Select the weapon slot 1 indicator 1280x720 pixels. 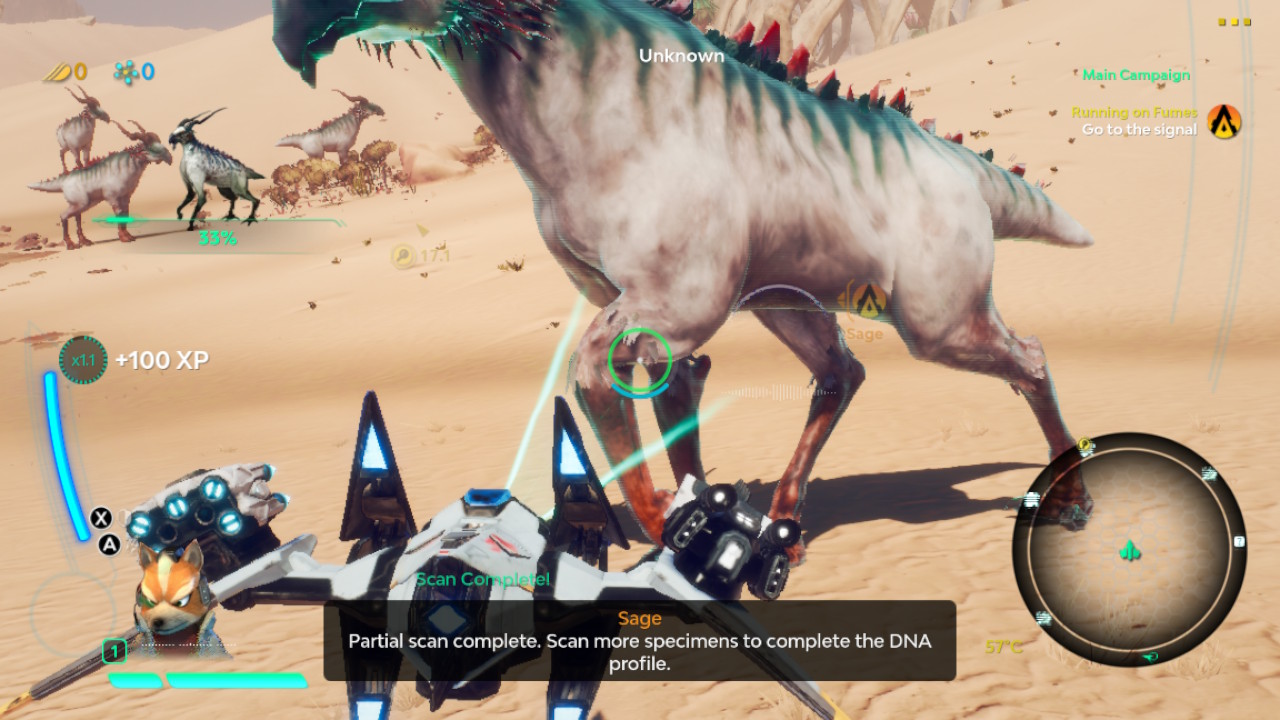point(116,650)
